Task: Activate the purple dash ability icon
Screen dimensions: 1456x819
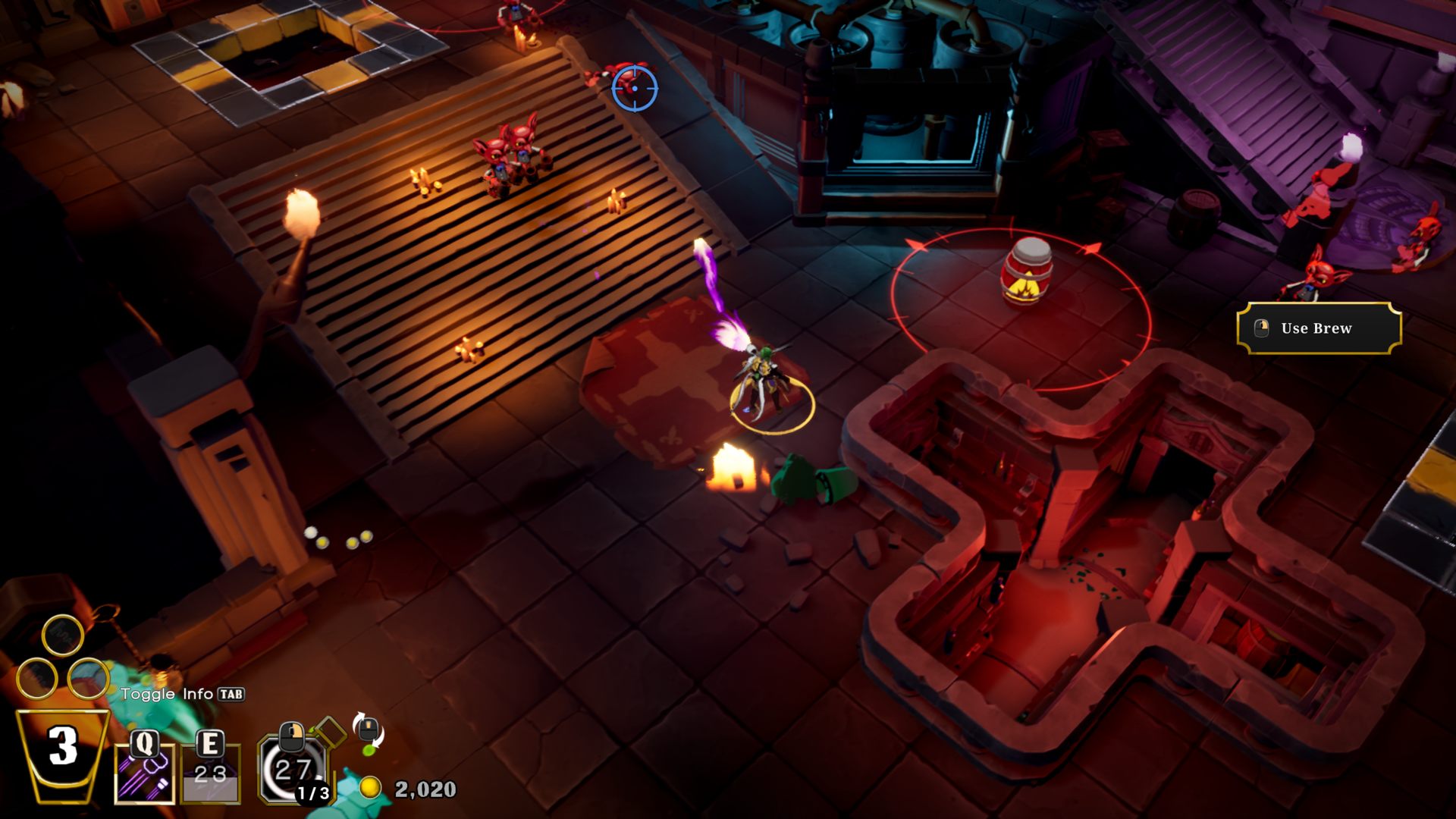Action: (144, 773)
